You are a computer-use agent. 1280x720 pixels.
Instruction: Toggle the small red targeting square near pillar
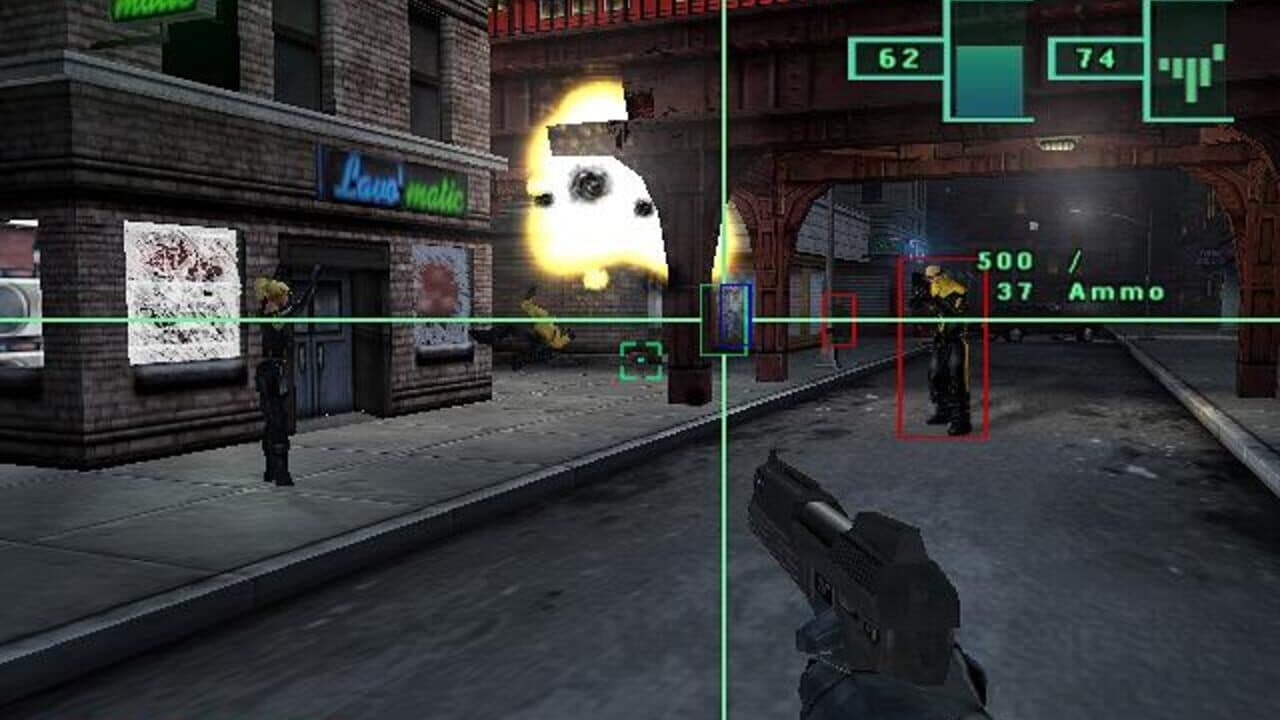click(838, 320)
